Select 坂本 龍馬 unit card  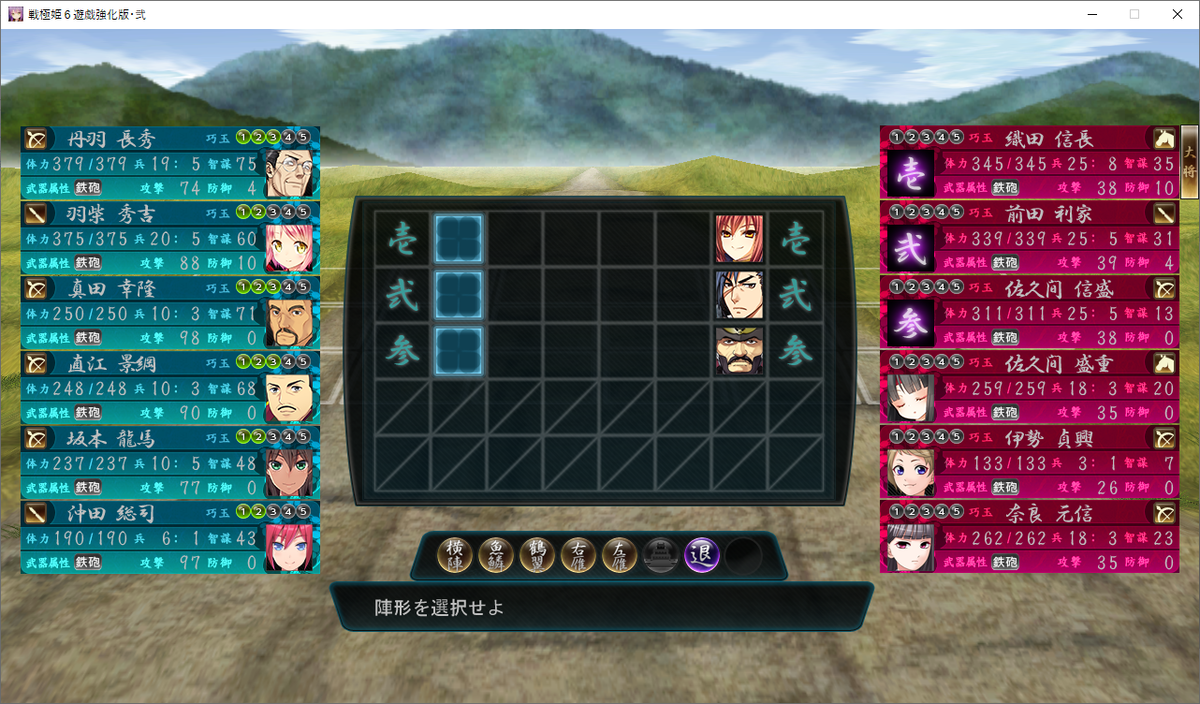(x=169, y=462)
